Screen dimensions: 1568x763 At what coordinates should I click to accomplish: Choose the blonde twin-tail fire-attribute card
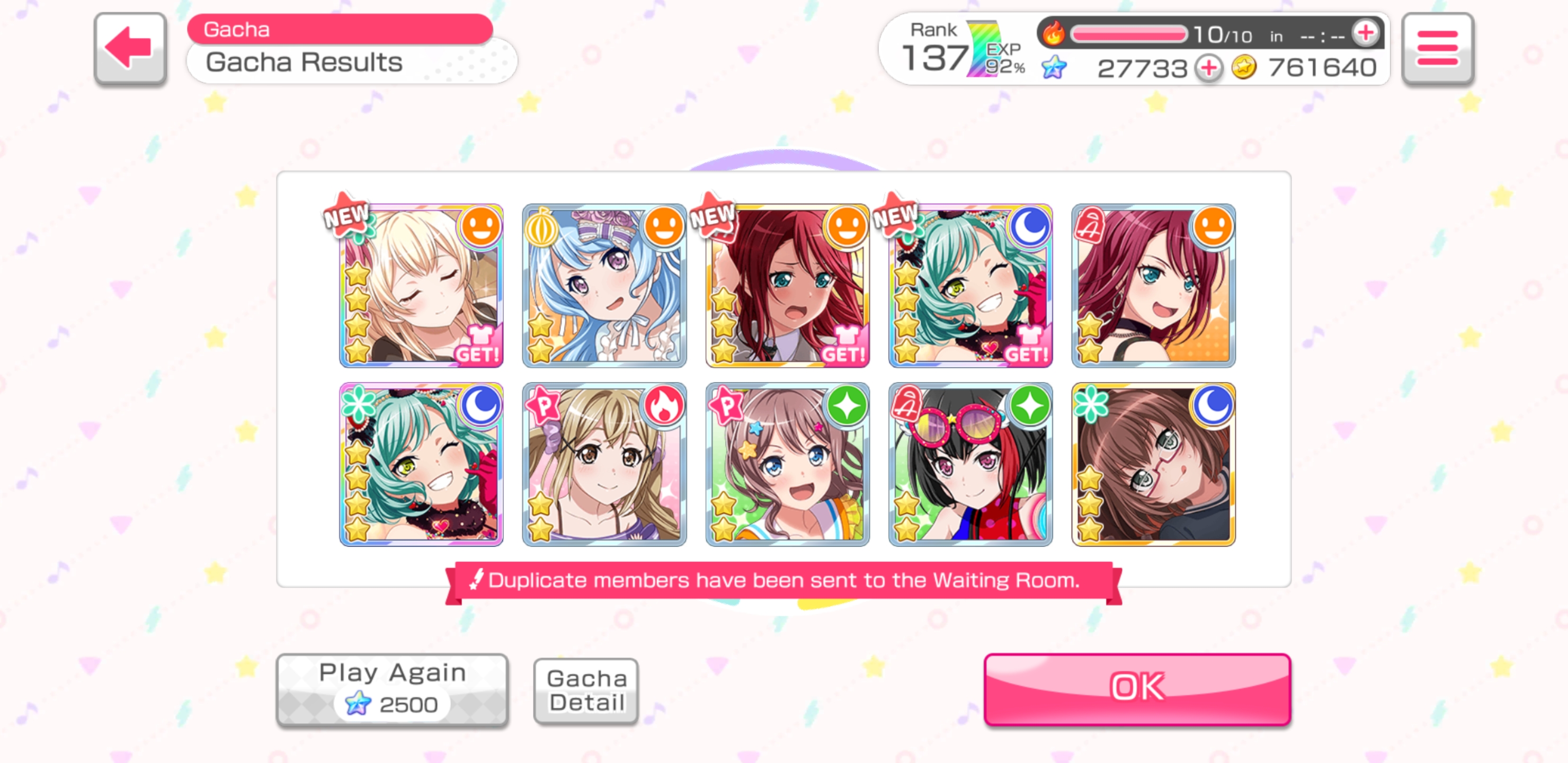604,464
